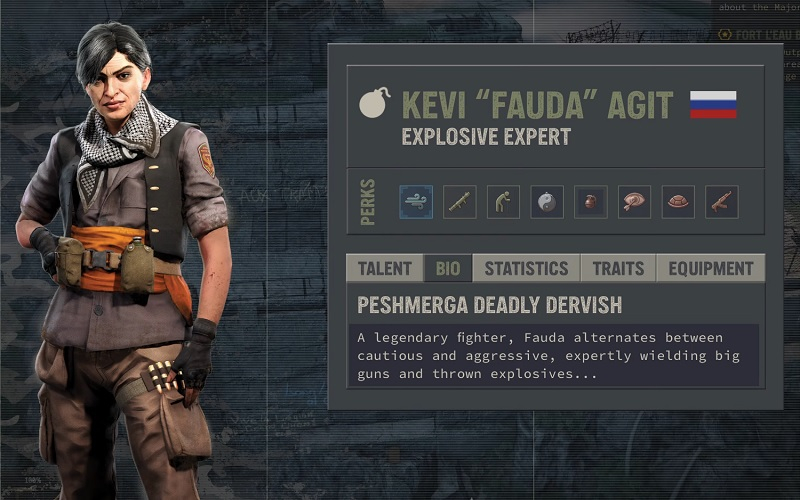Choose the hunched figure perk icon
The width and height of the screenshot is (800, 500).
pyautogui.click(x=503, y=202)
